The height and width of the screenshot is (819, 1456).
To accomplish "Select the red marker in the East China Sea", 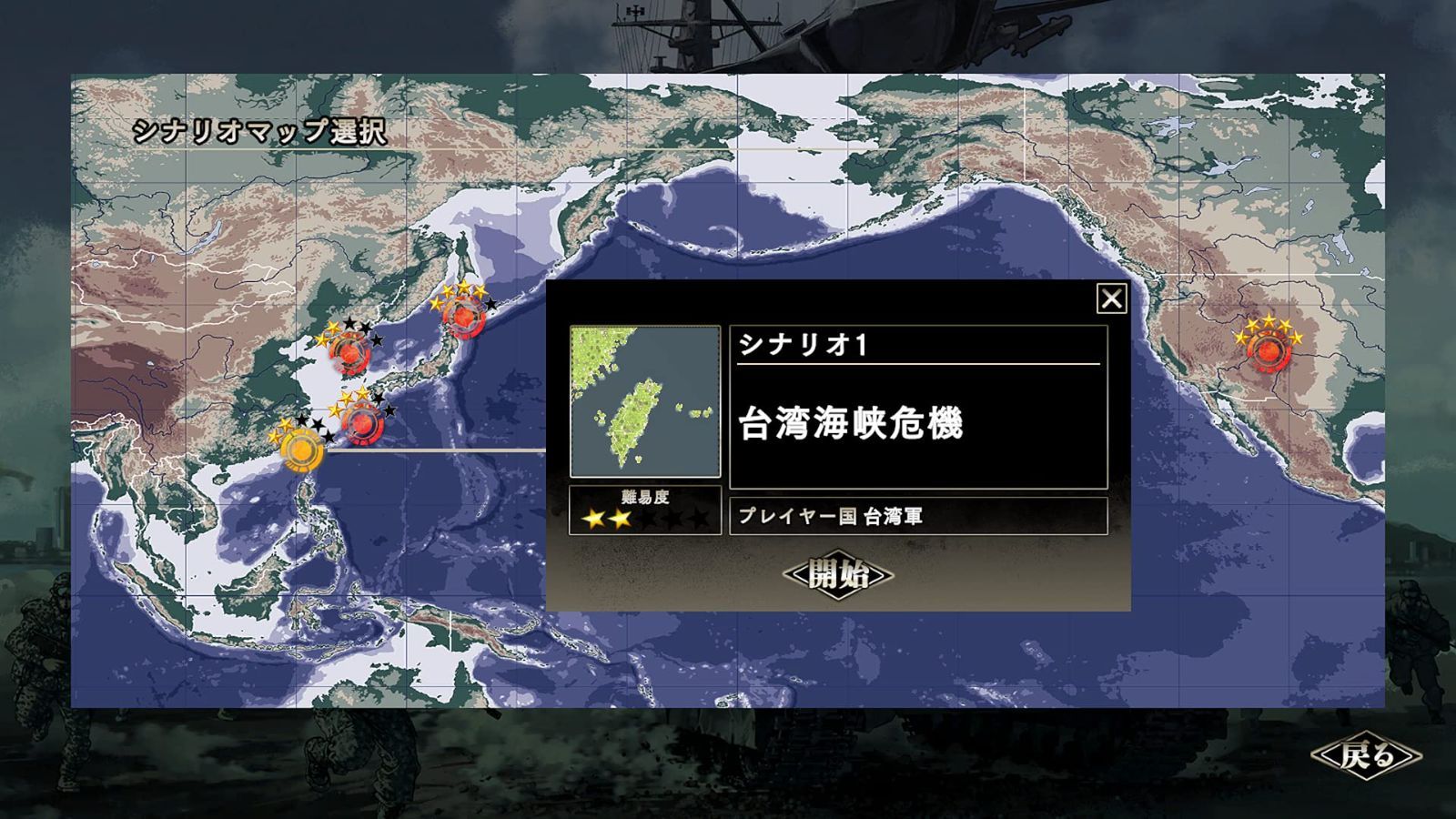I will pos(364,420).
